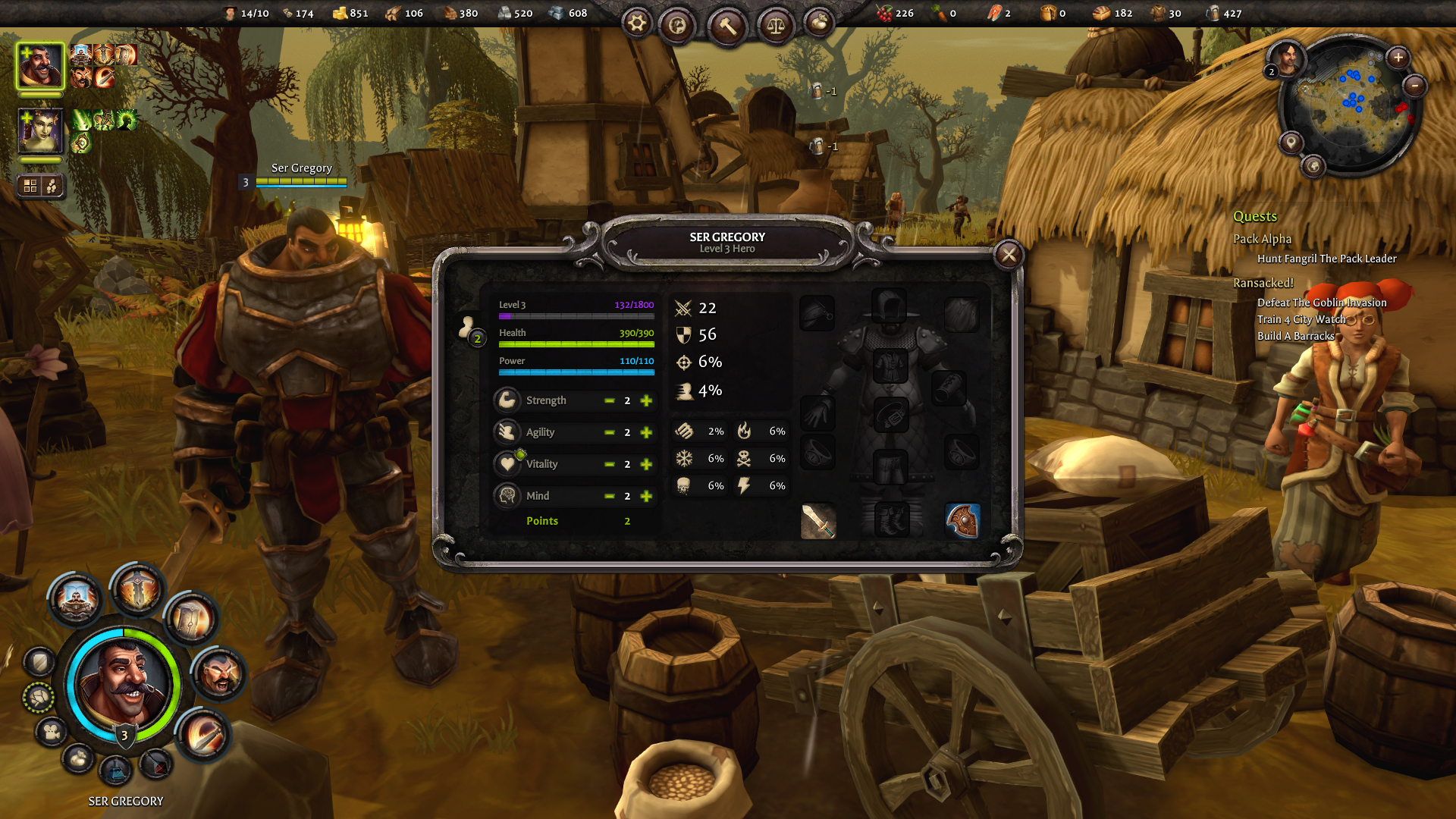This screenshot has height=819, width=1456.
Task: Open the Pack Alpha quest
Action: [x=1262, y=239]
